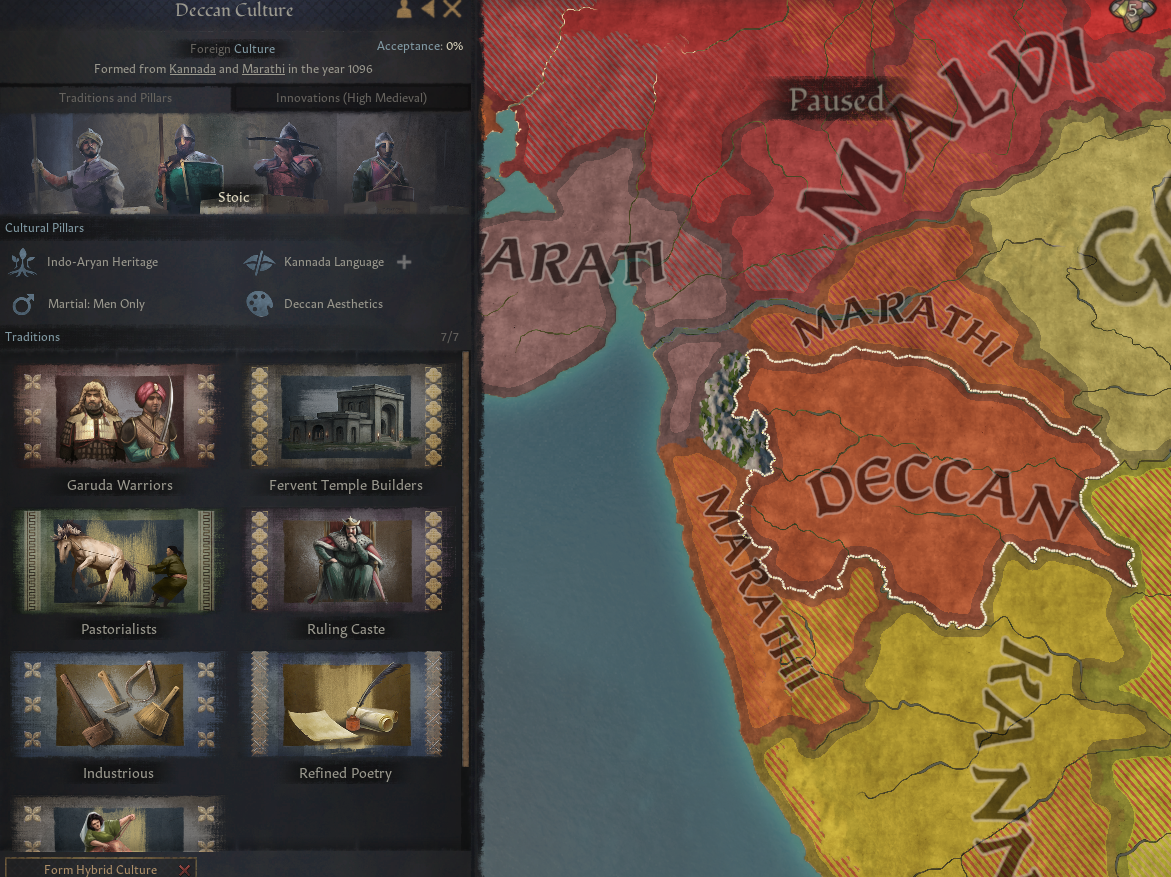Click the Form Hybrid Culture button
The image size is (1171, 877).
click(100, 869)
